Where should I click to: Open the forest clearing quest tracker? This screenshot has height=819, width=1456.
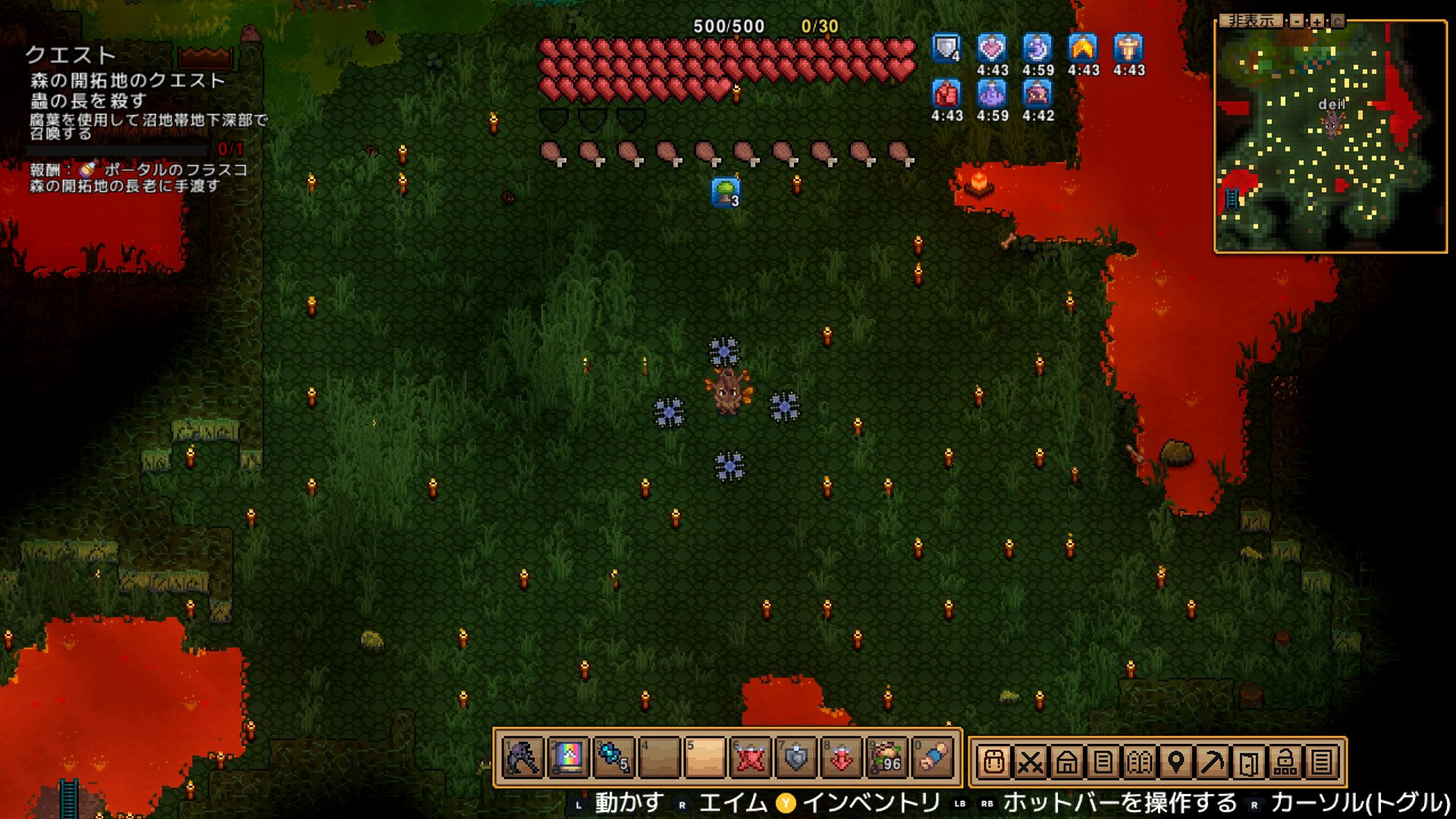(127, 80)
